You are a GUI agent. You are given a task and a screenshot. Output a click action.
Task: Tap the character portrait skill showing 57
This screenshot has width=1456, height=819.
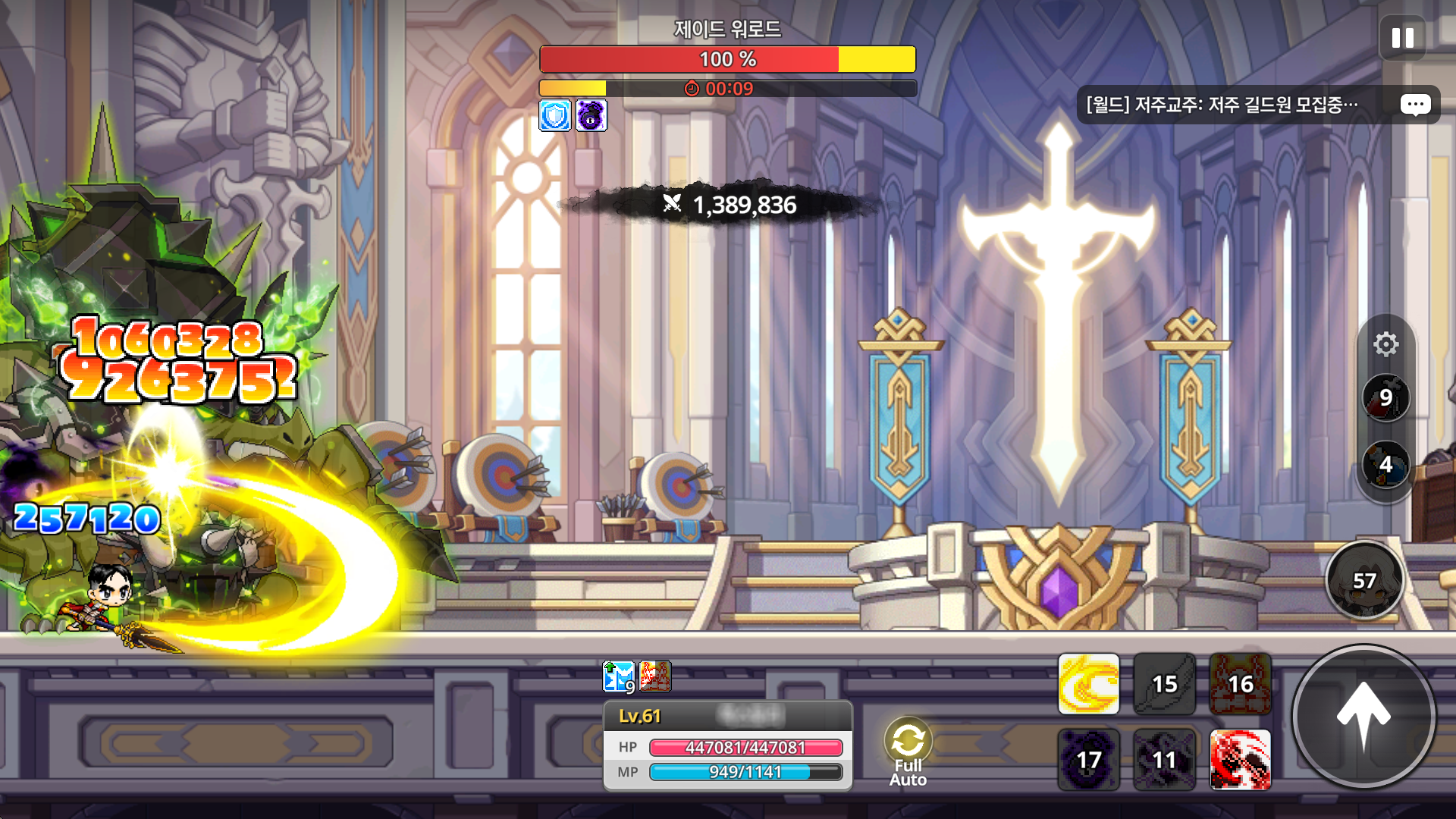1364,580
